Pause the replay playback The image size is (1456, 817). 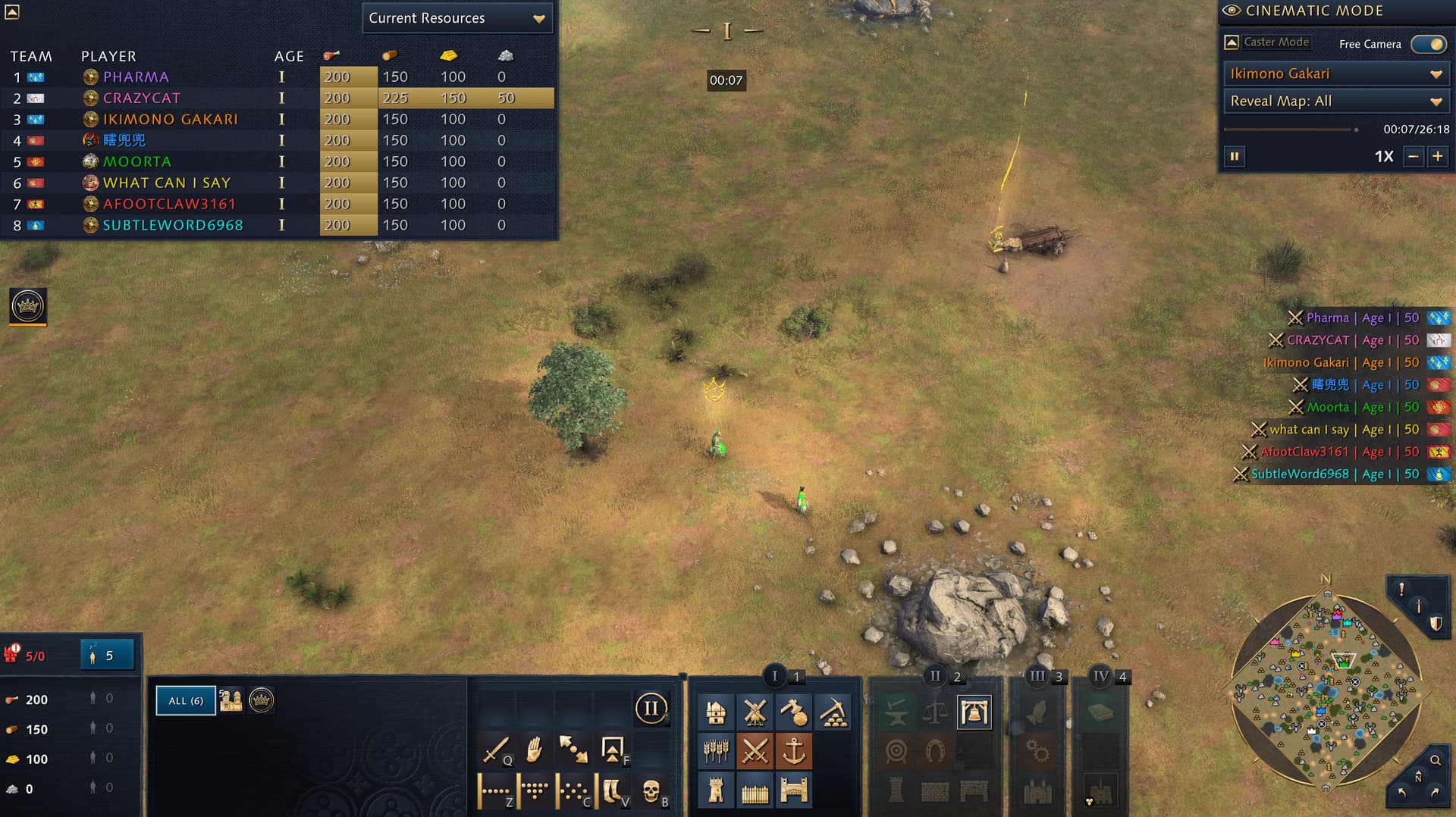1235,157
